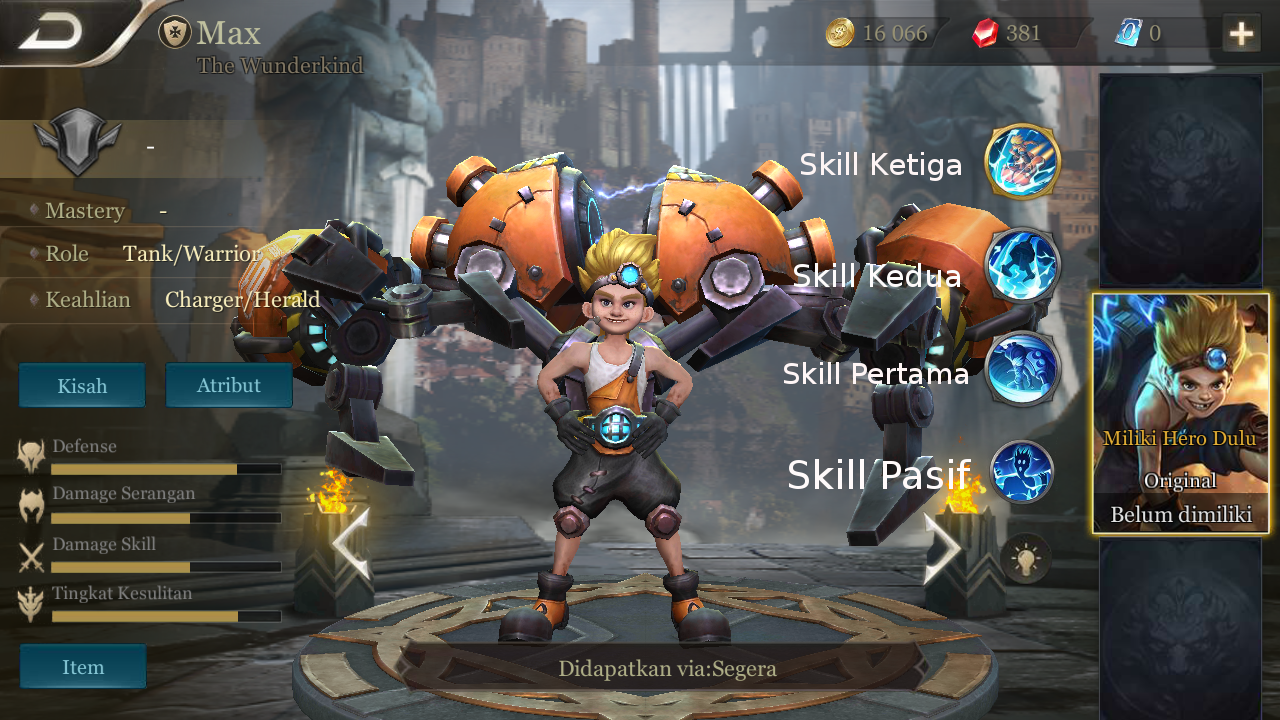This screenshot has width=1280, height=720.
Task: Select the Skill Kedua ability icon
Action: pyautogui.click(x=1022, y=266)
